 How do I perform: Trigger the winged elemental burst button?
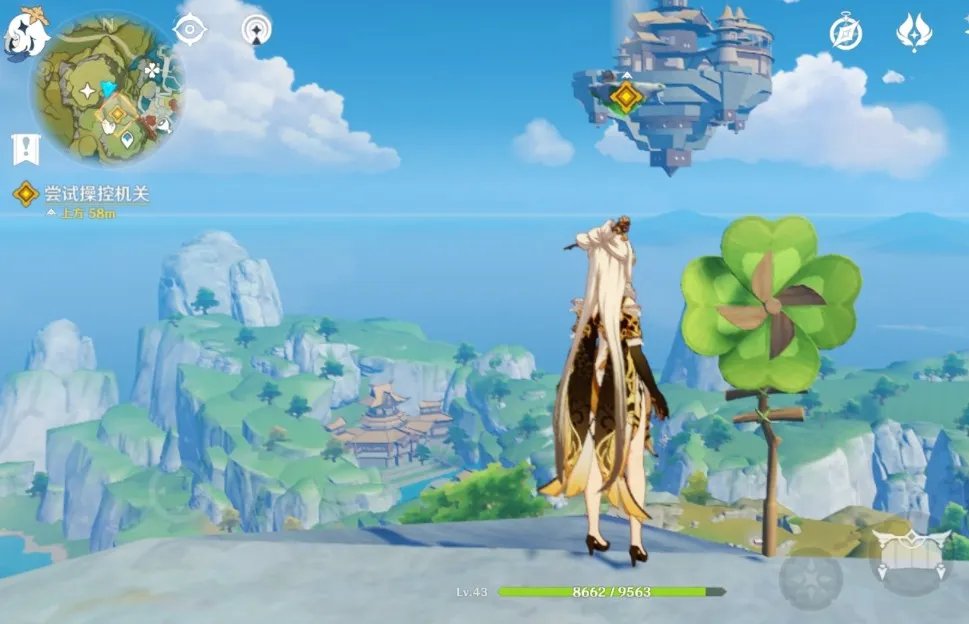click(x=910, y=553)
